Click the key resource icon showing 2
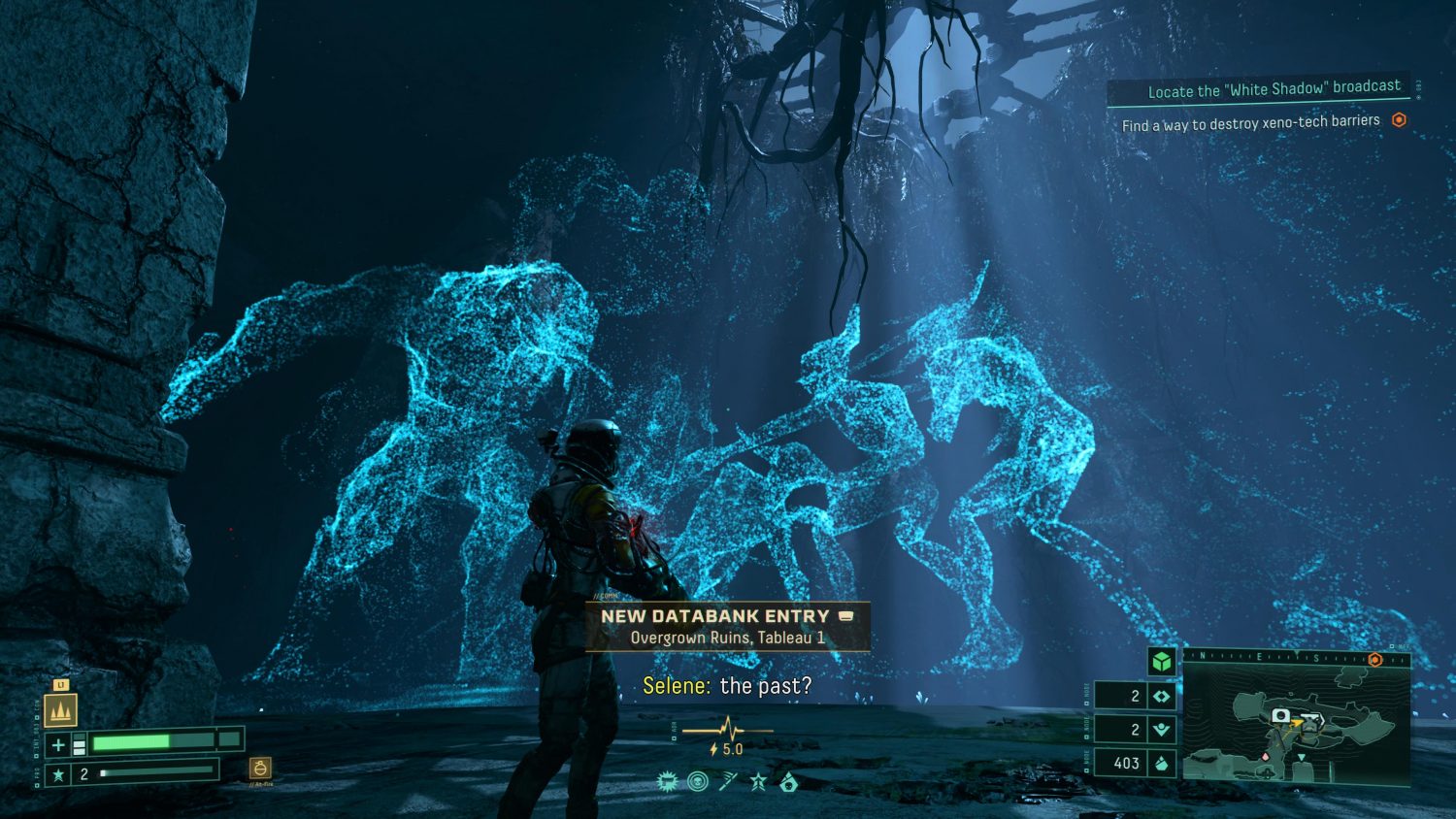 pyautogui.click(x=1161, y=730)
